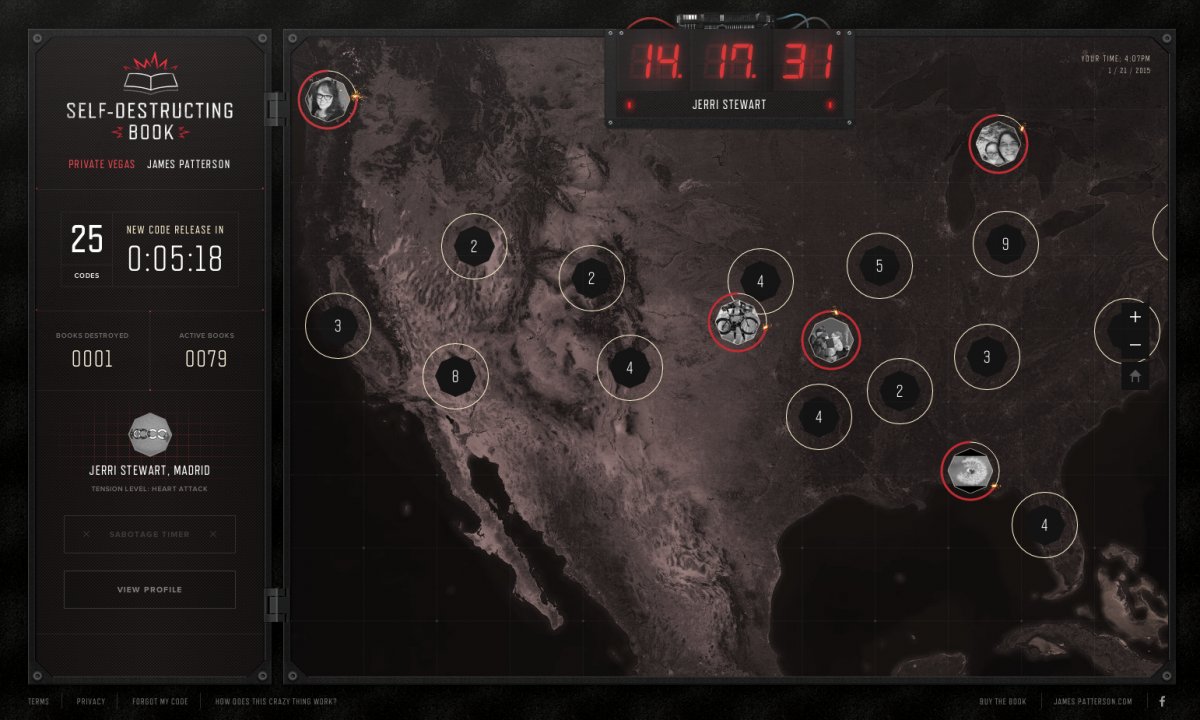Select the cluster marker showing 3 near California
The width and height of the screenshot is (1200, 720).
[338, 326]
